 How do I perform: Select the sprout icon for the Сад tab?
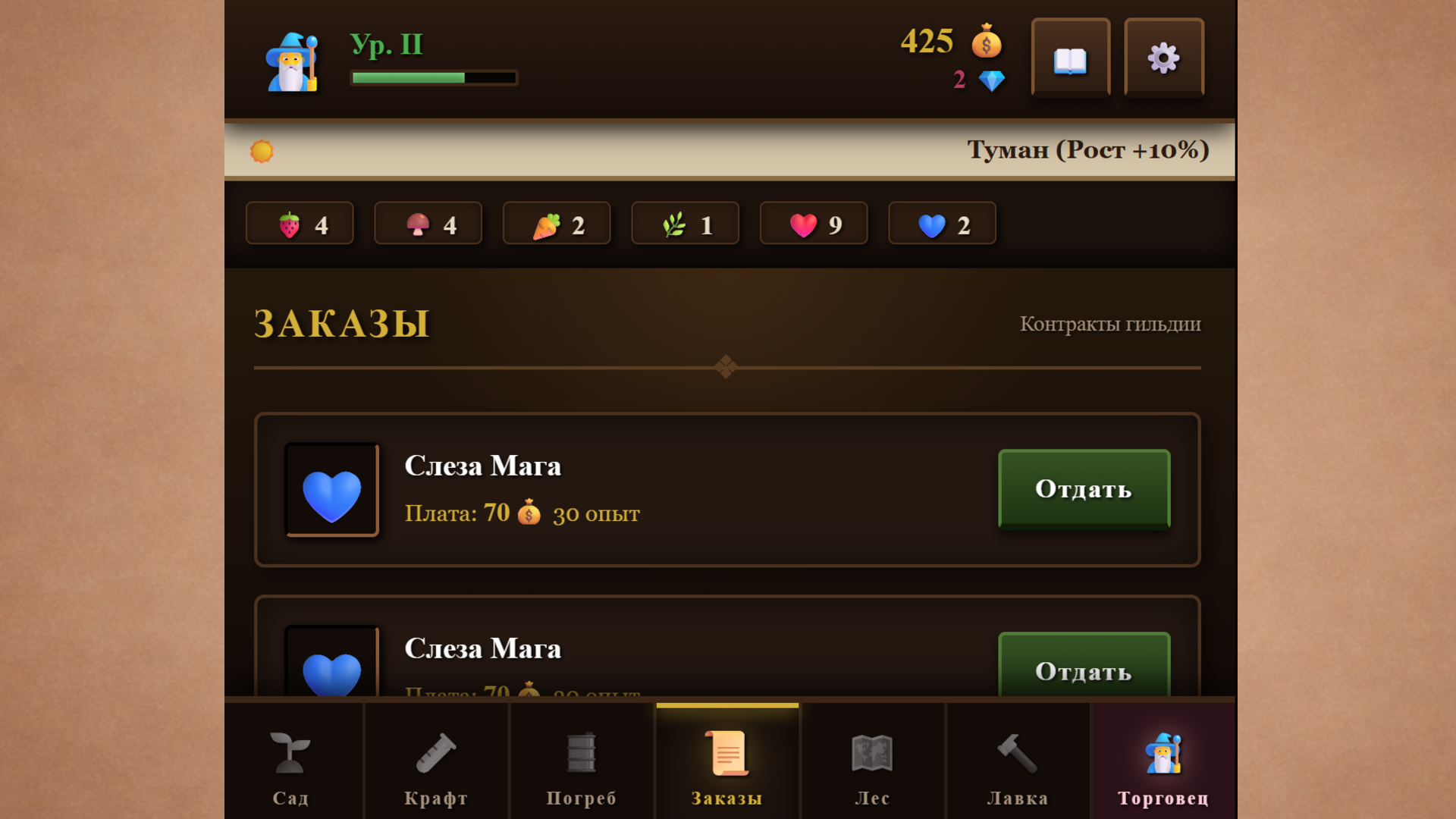pyautogui.click(x=290, y=753)
